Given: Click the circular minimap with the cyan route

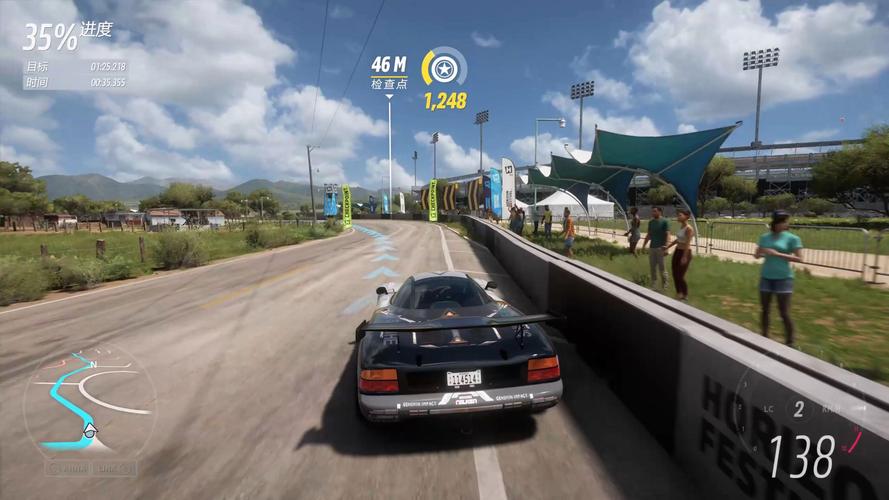Looking at the screenshot, I should click(89, 400).
